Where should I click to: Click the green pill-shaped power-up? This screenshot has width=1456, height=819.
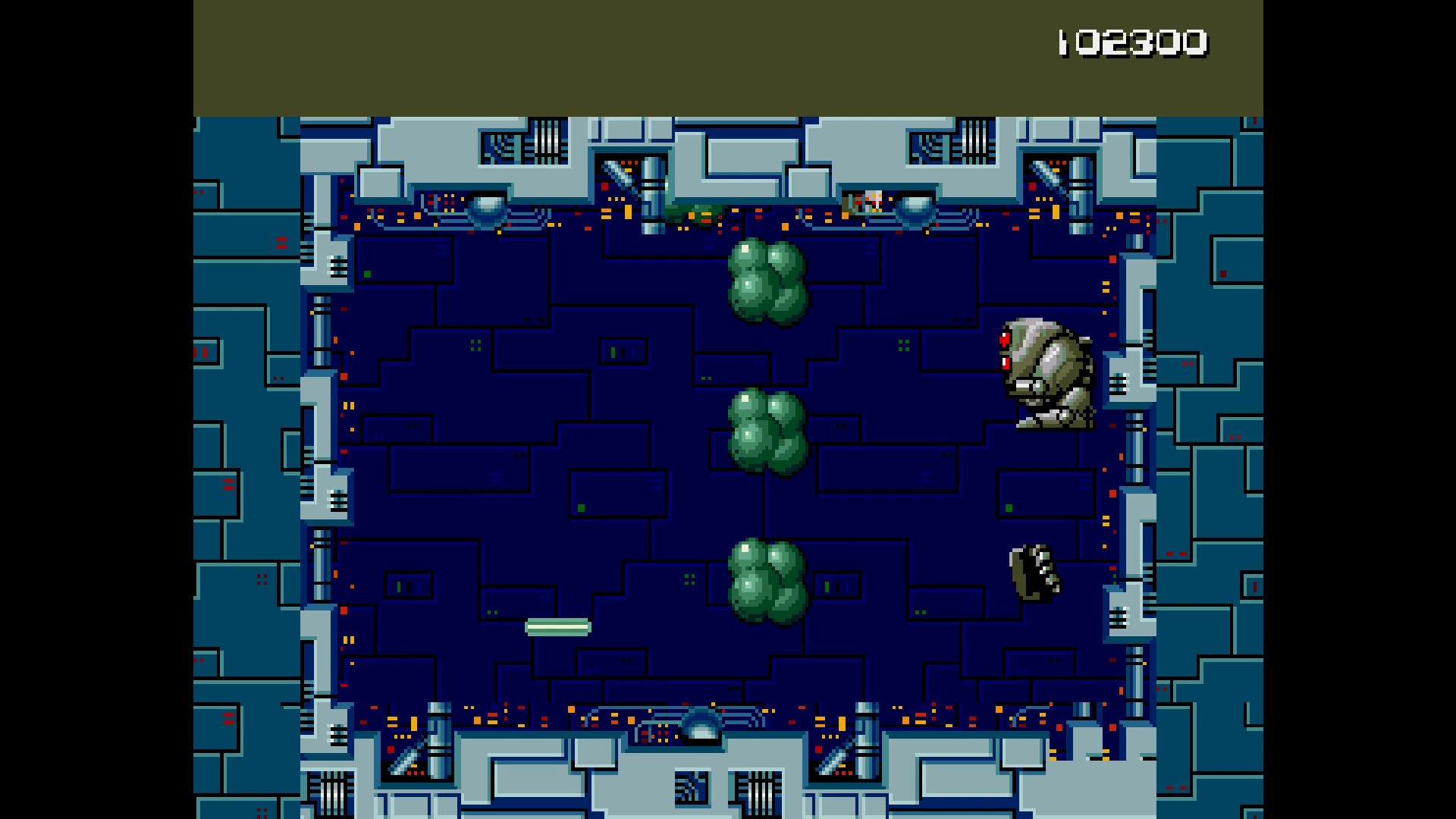coord(558,626)
